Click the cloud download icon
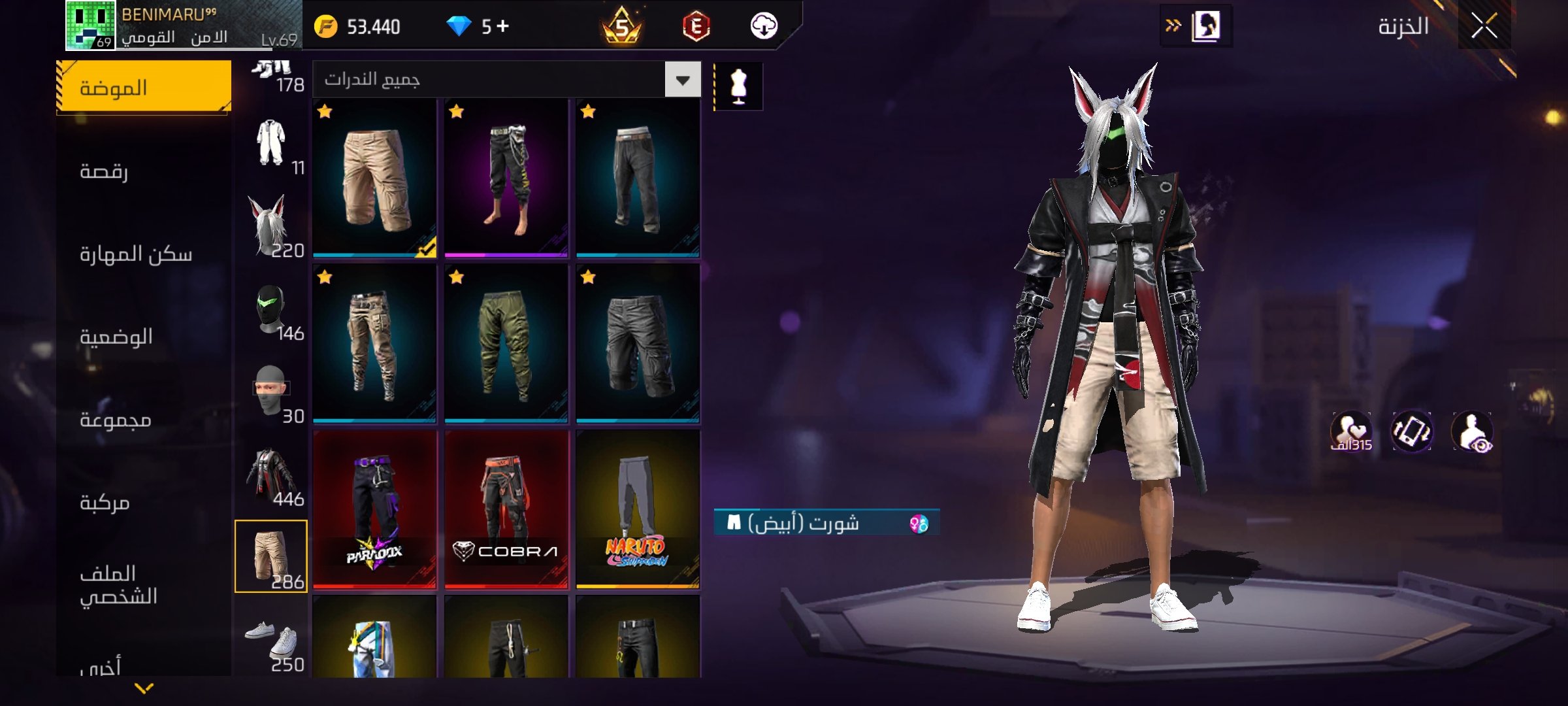 click(x=763, y=26)
